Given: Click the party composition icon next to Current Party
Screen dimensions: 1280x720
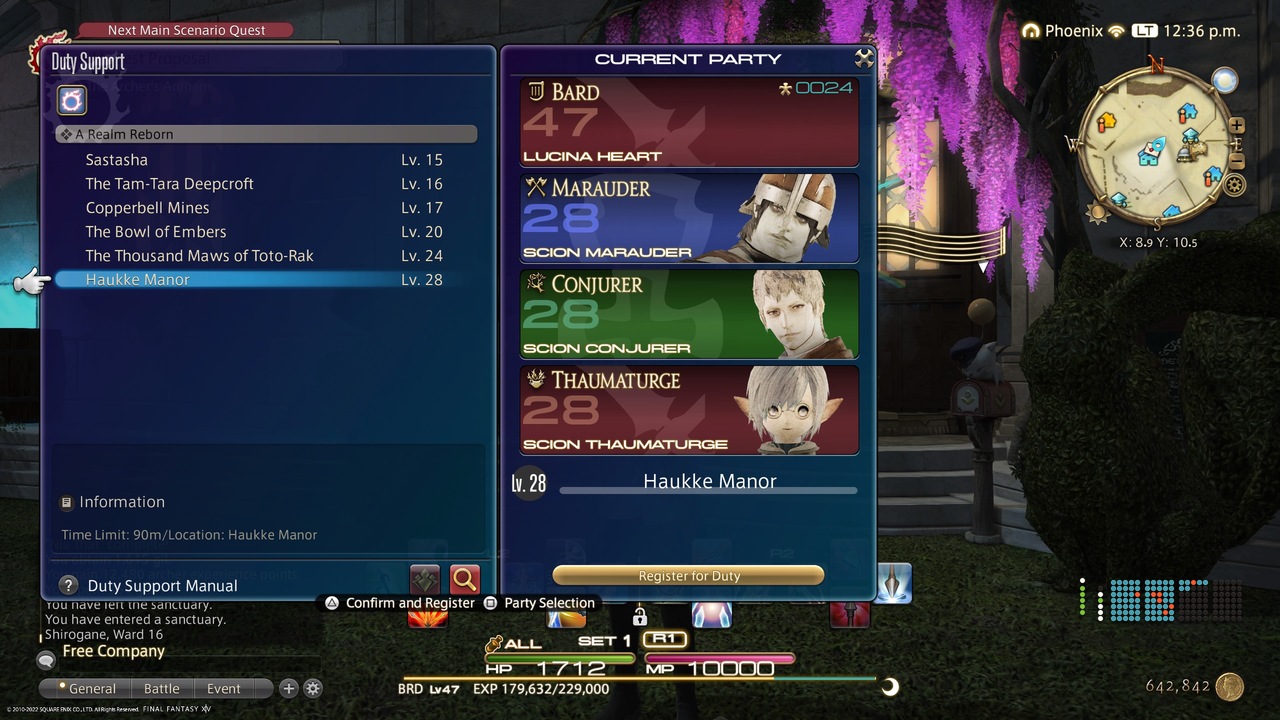Looking at the screenshot, I should point(864,57).
